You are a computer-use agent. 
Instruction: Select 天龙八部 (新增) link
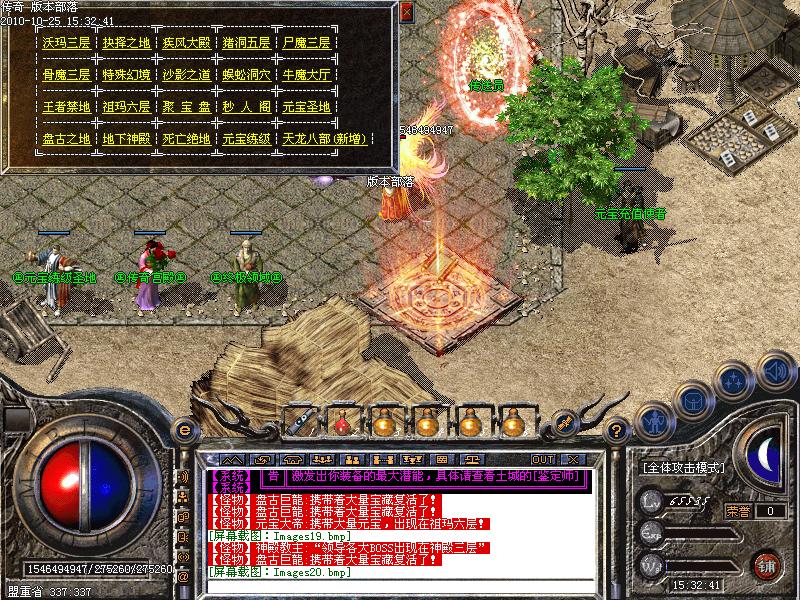click(325, 139)
